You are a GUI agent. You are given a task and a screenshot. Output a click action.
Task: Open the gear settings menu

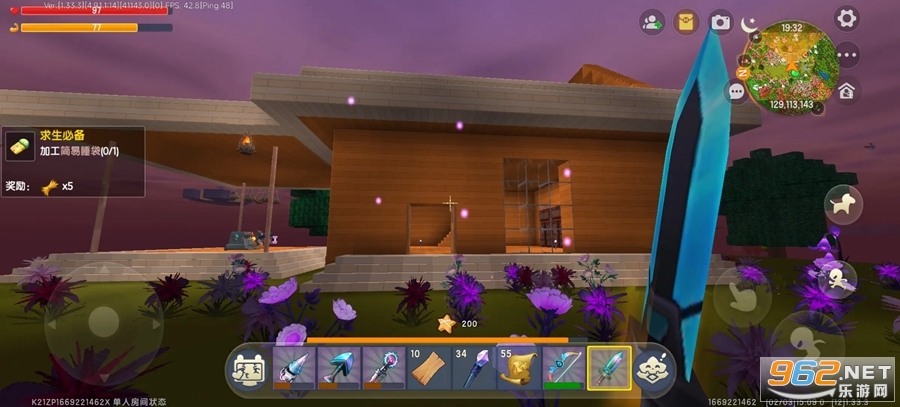coord(847,18)
